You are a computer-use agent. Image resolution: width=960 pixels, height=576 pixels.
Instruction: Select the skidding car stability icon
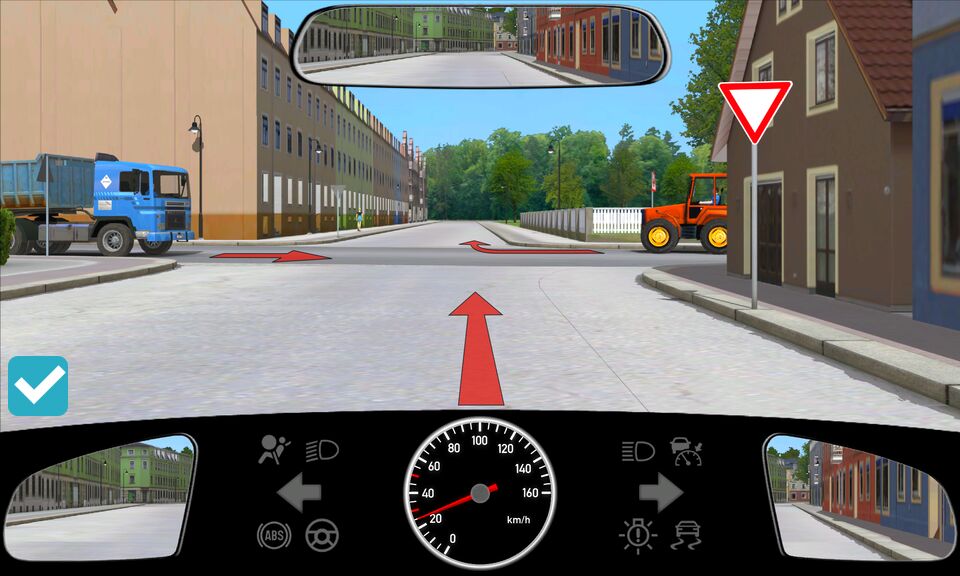click(686, 534)
